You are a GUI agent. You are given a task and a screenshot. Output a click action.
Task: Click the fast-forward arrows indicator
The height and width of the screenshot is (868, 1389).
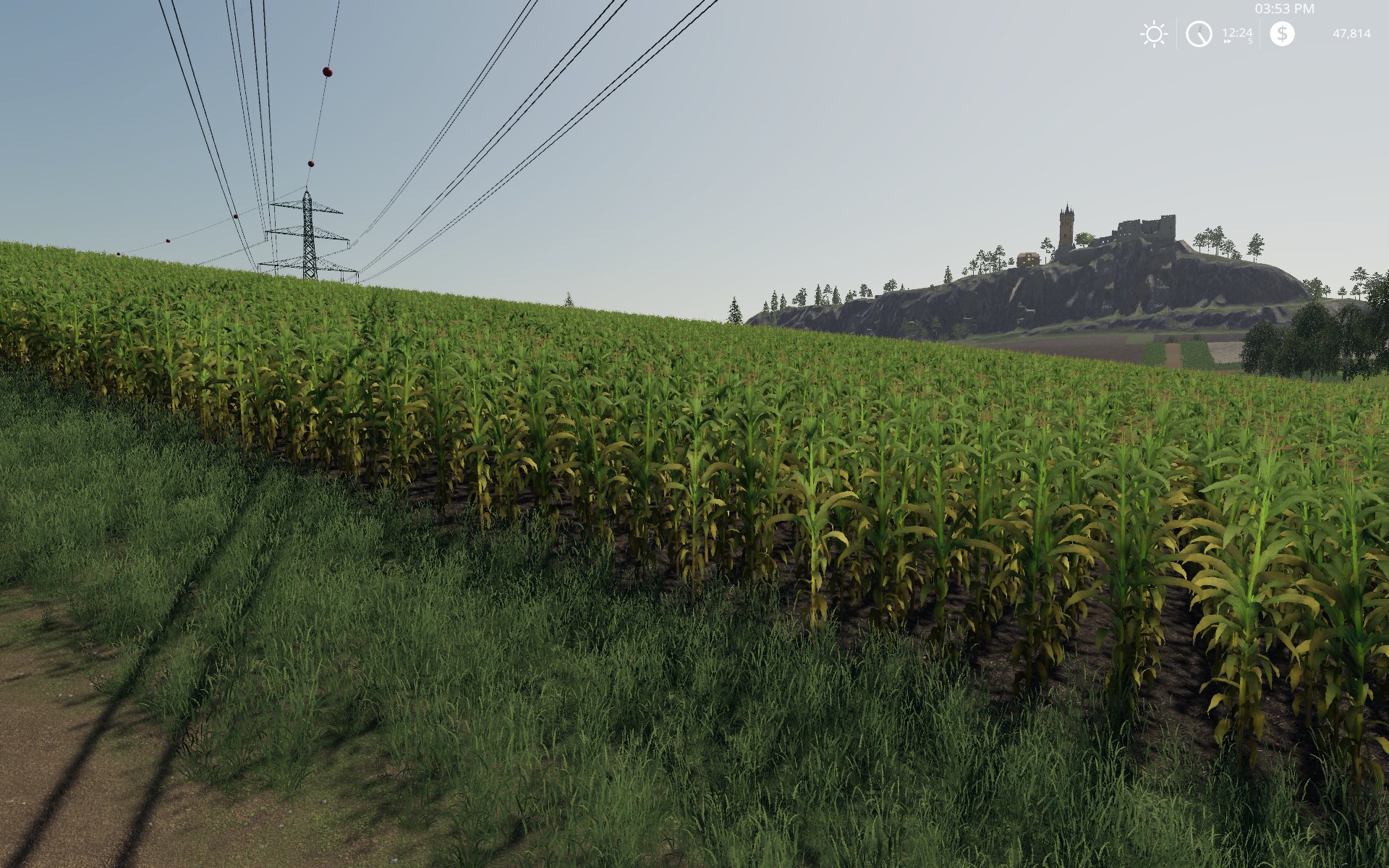click(x=1226, y=41)
